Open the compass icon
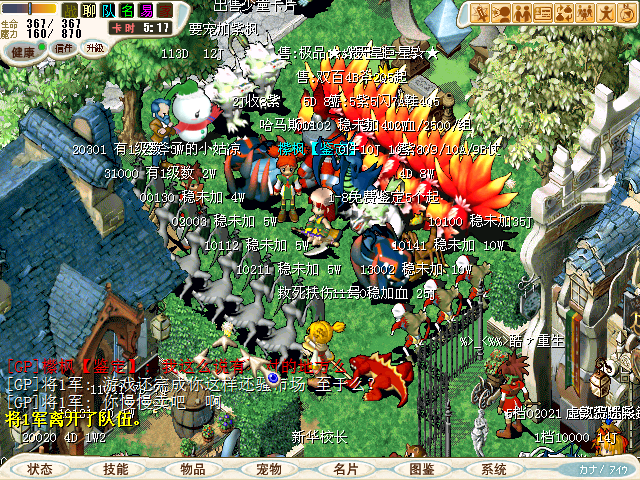640x480 pixels. coord(624,13)
